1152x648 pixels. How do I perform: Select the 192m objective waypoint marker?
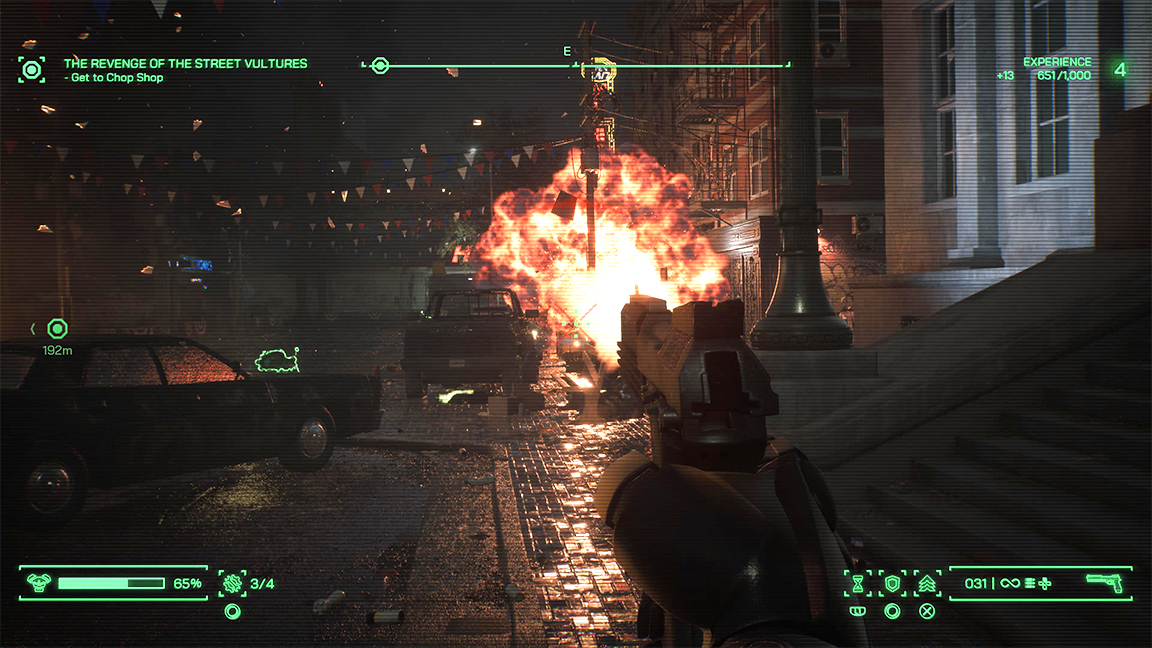click(58, 328)
